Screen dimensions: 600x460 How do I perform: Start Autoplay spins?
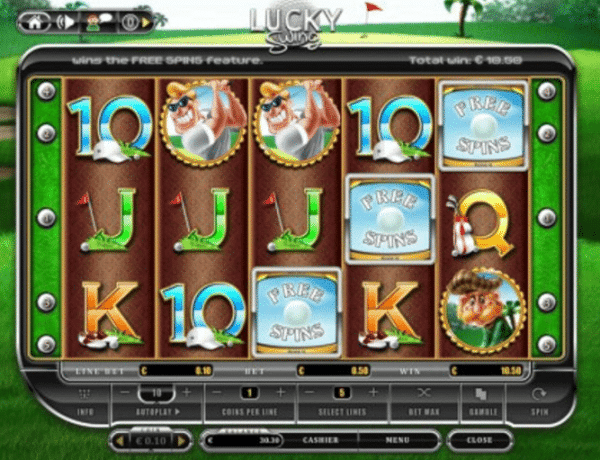[155, 411]
